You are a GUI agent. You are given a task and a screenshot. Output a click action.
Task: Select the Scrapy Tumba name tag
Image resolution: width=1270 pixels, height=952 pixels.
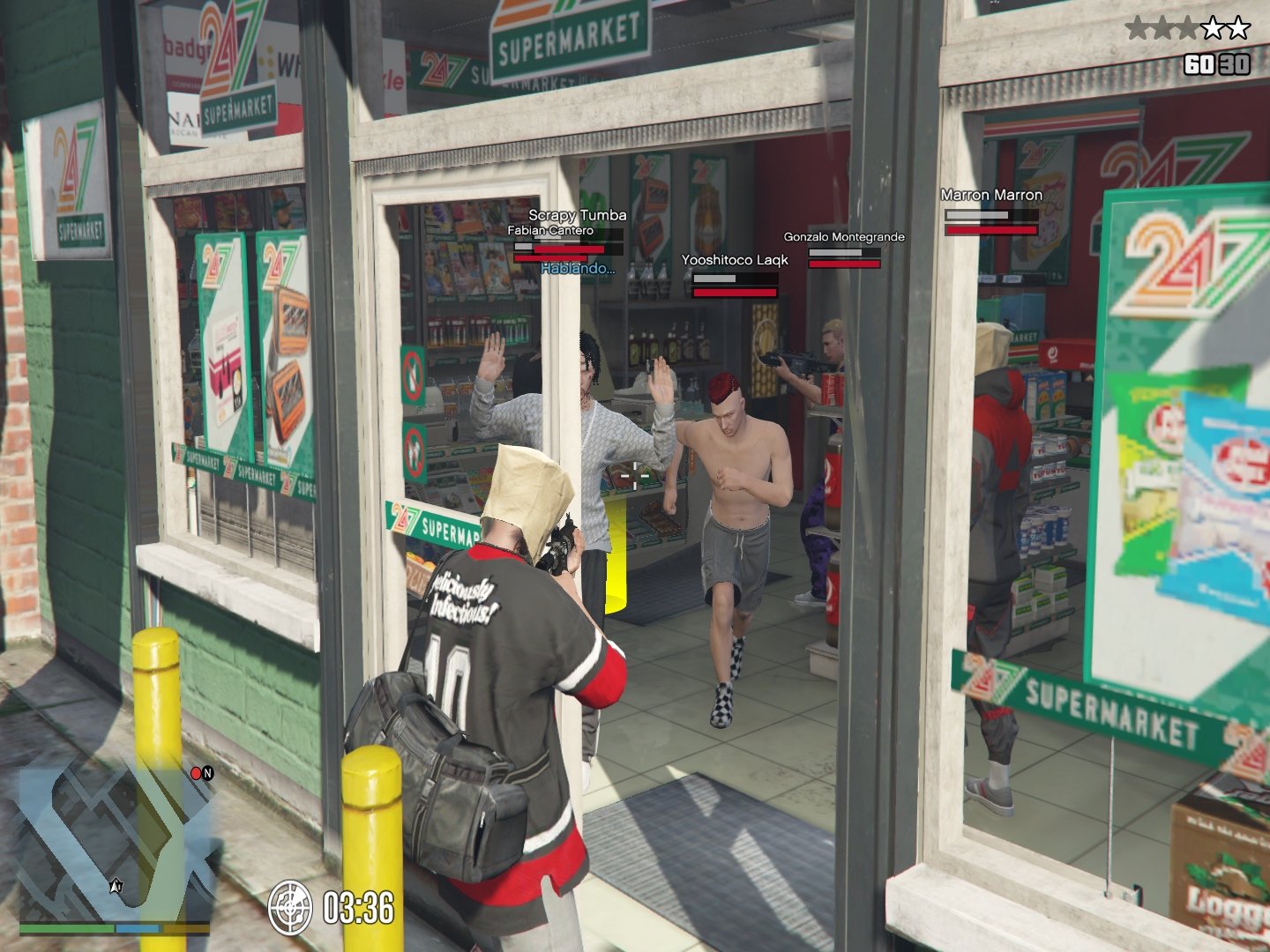pos(578,215)
